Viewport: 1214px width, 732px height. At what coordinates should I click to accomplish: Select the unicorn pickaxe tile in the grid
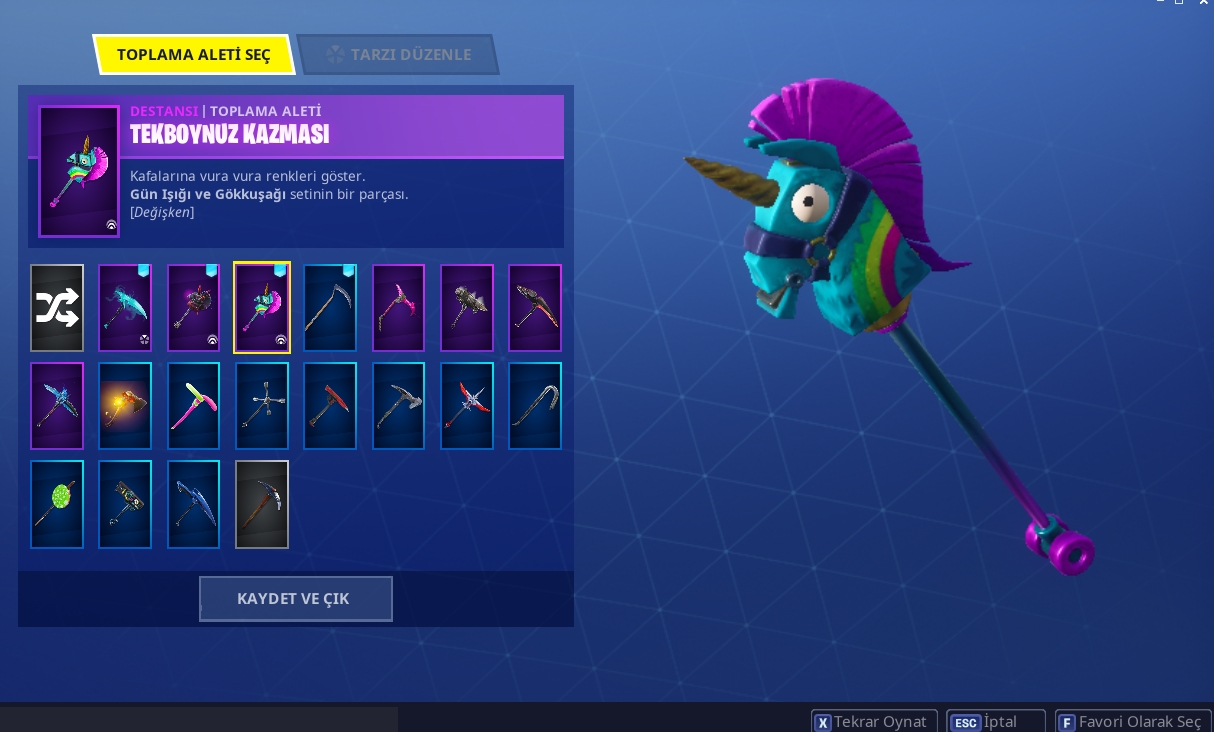tap(262, 308)
